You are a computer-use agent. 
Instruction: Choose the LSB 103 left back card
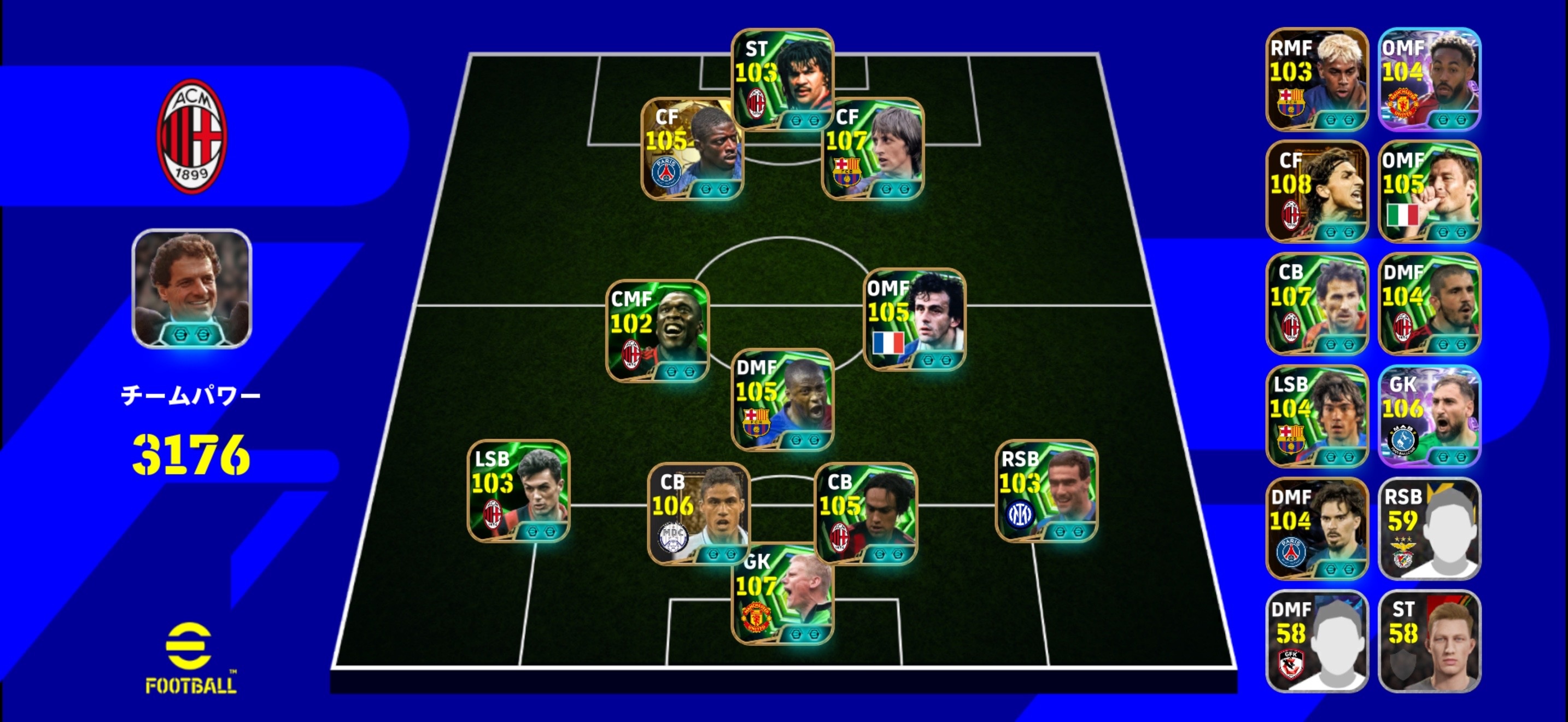[x=519, y=491]
